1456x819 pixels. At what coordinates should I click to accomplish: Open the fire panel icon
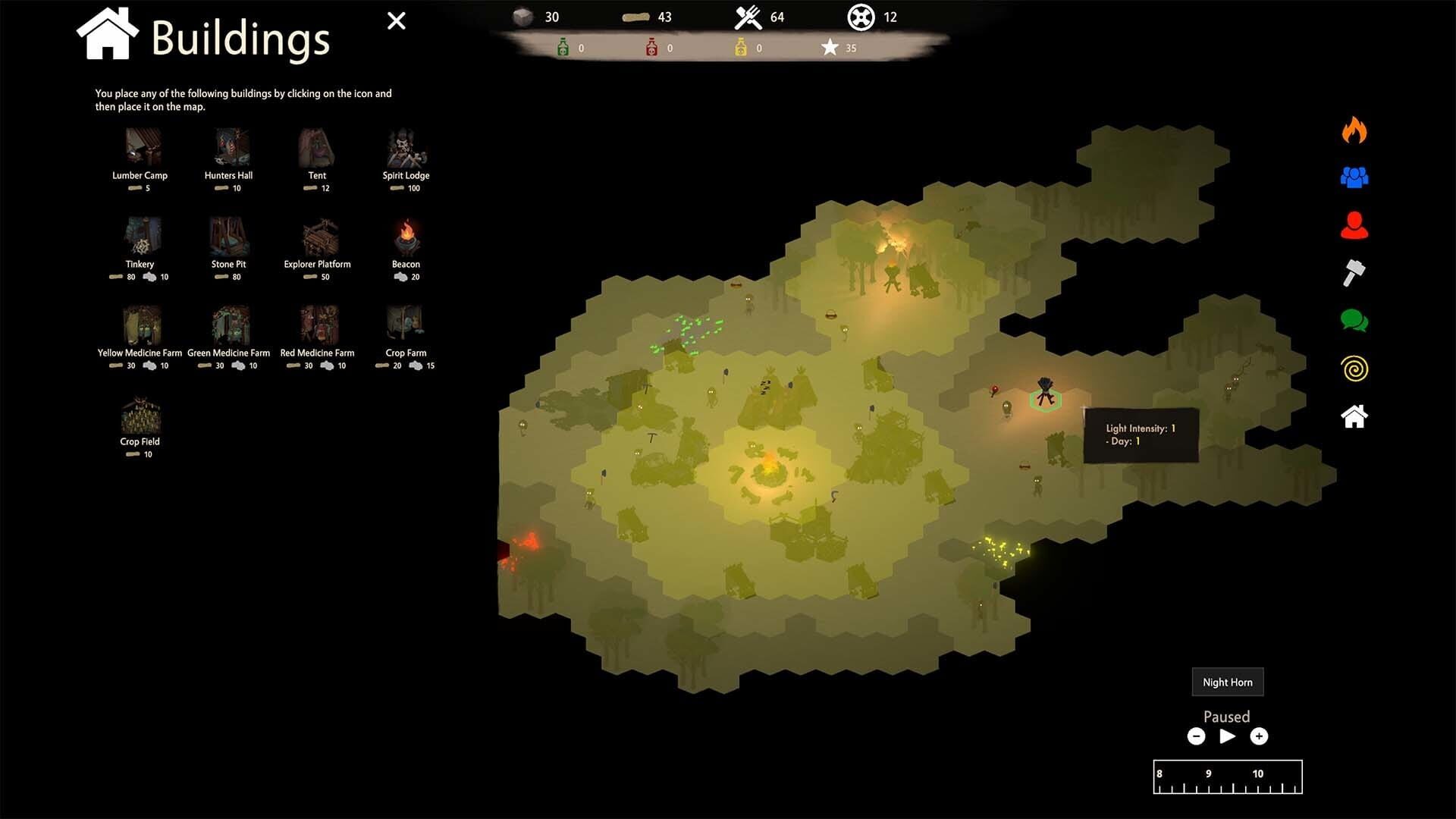pyautogui.click(x=1354, y=130)
